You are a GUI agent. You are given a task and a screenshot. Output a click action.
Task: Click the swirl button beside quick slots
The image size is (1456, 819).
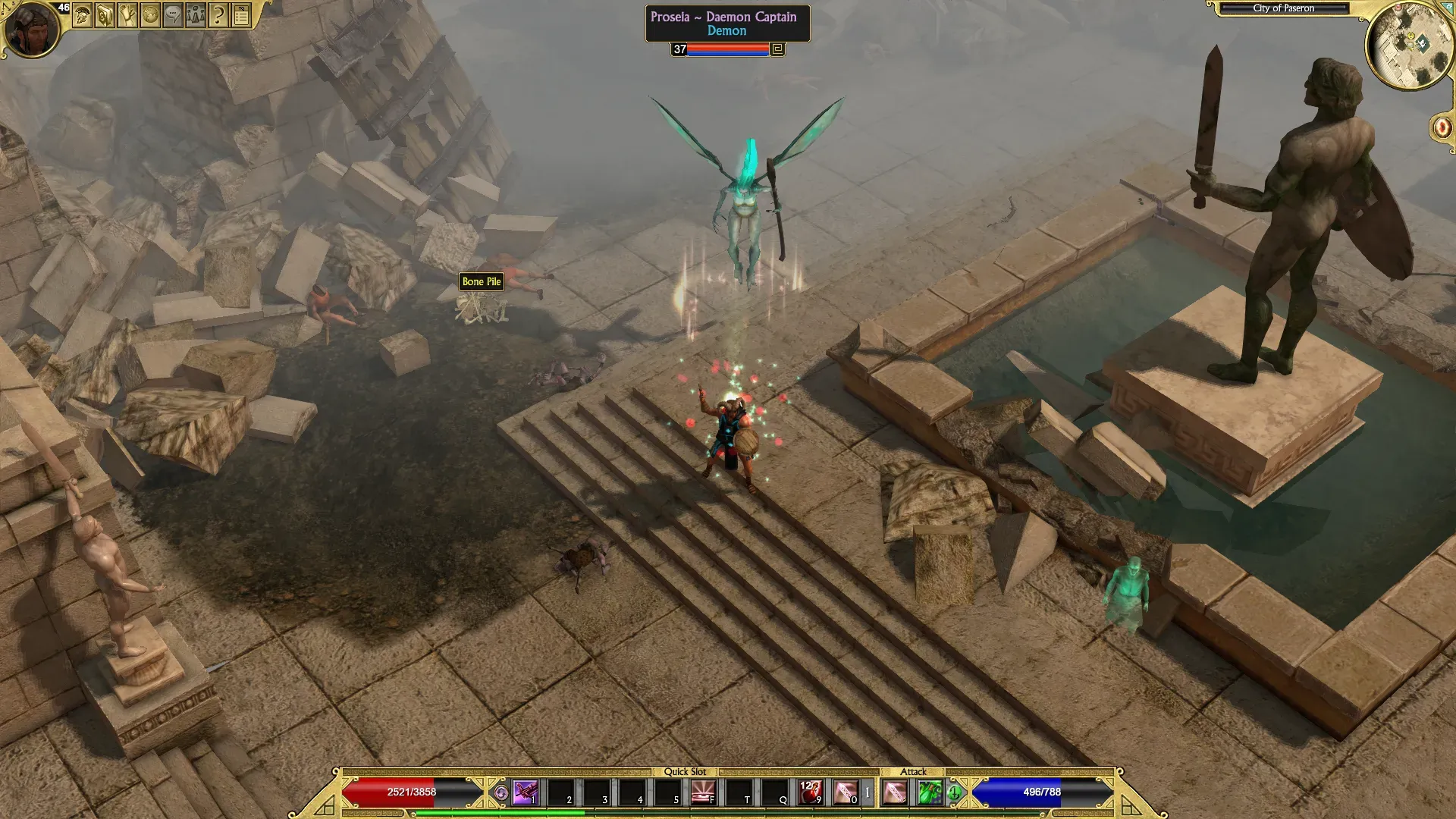[x=500, y=793]
